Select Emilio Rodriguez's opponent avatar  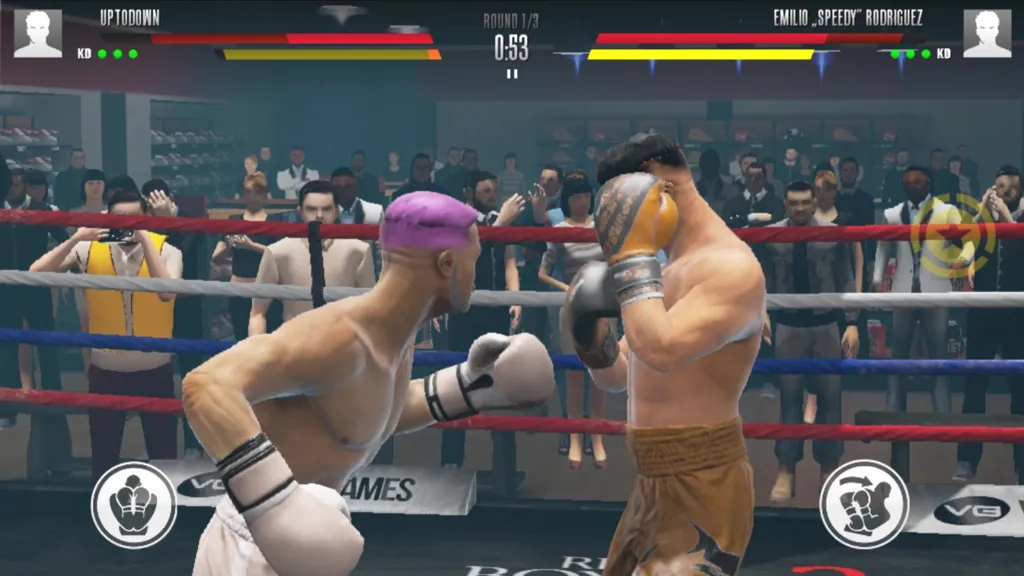[986, 33]
